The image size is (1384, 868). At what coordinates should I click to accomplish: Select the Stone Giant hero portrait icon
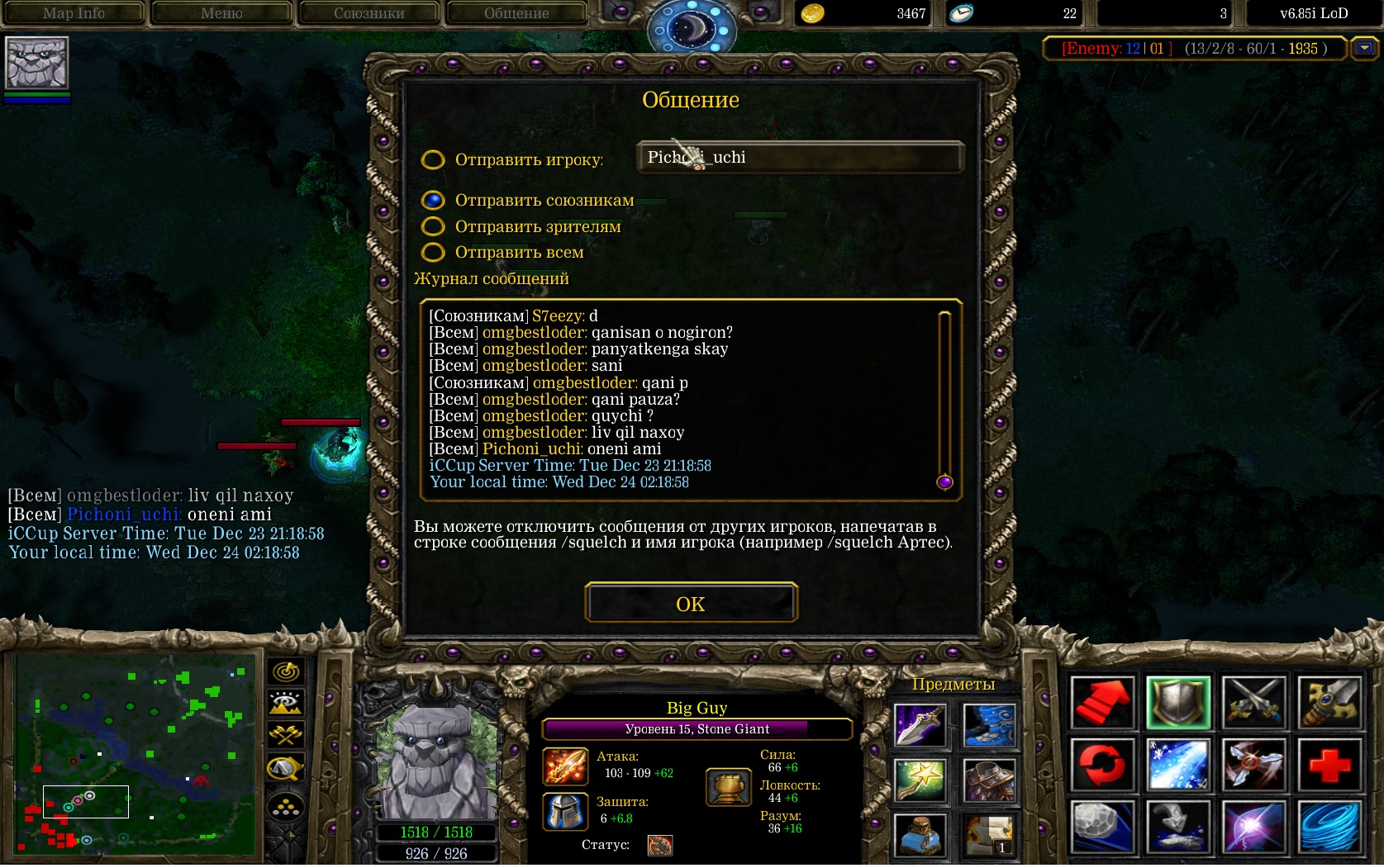(37, 63)
